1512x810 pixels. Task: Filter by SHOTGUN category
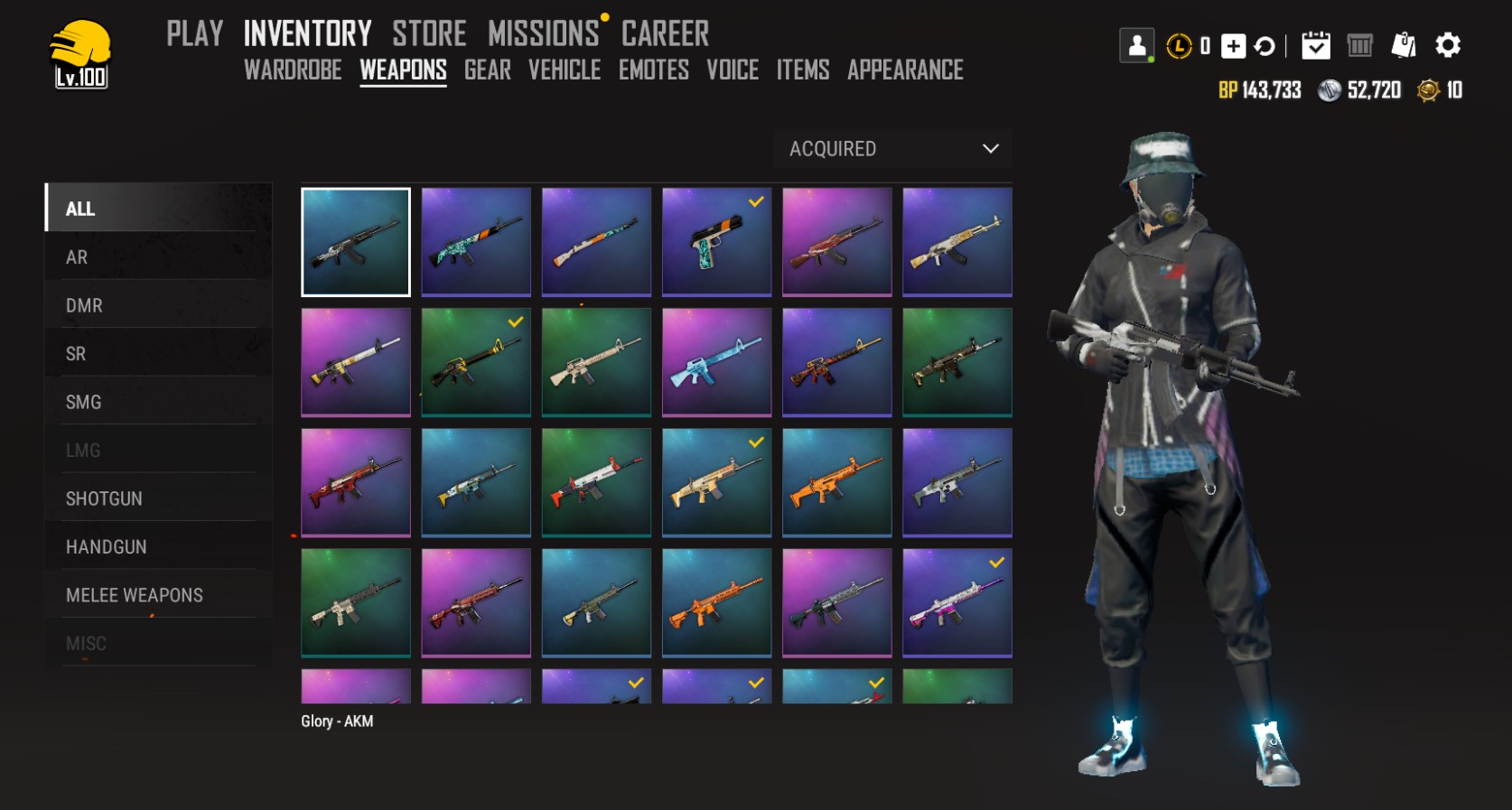[104, 498]
